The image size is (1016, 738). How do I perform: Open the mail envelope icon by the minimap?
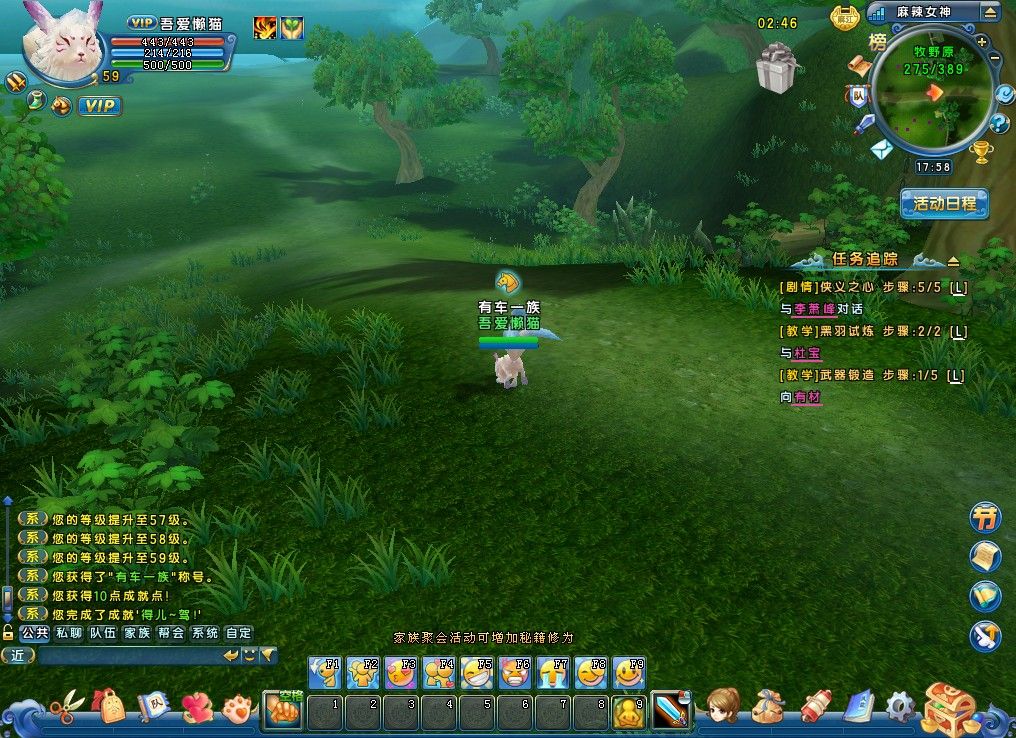tap(881, 150)
